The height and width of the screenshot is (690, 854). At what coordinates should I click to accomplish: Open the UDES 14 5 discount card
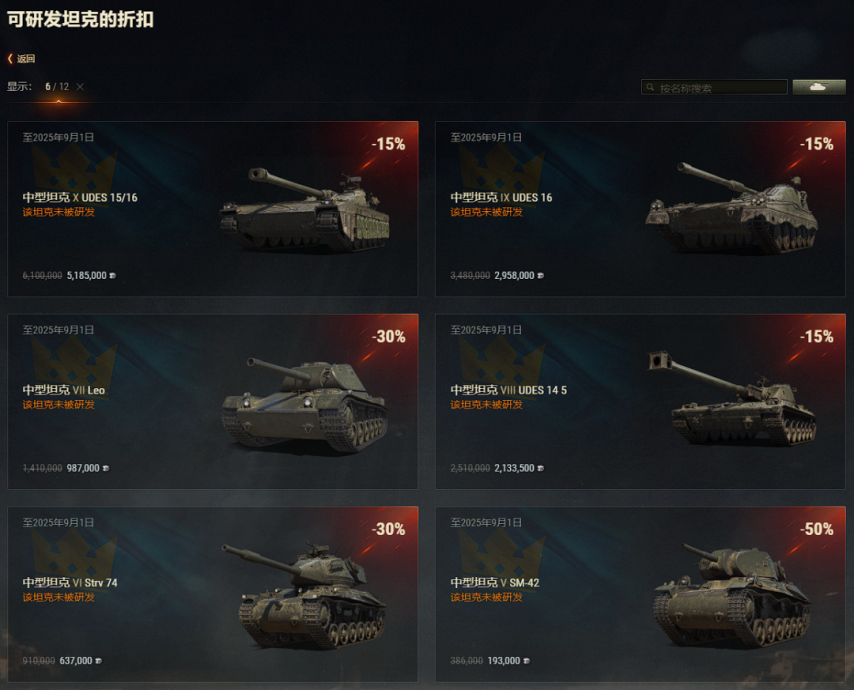640,402
